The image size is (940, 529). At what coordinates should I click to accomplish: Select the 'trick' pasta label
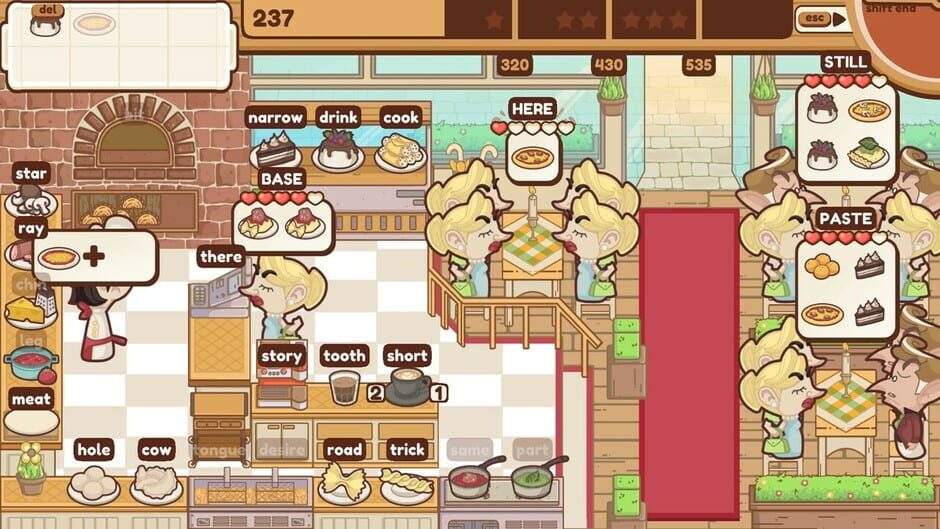tap(407, 450)
